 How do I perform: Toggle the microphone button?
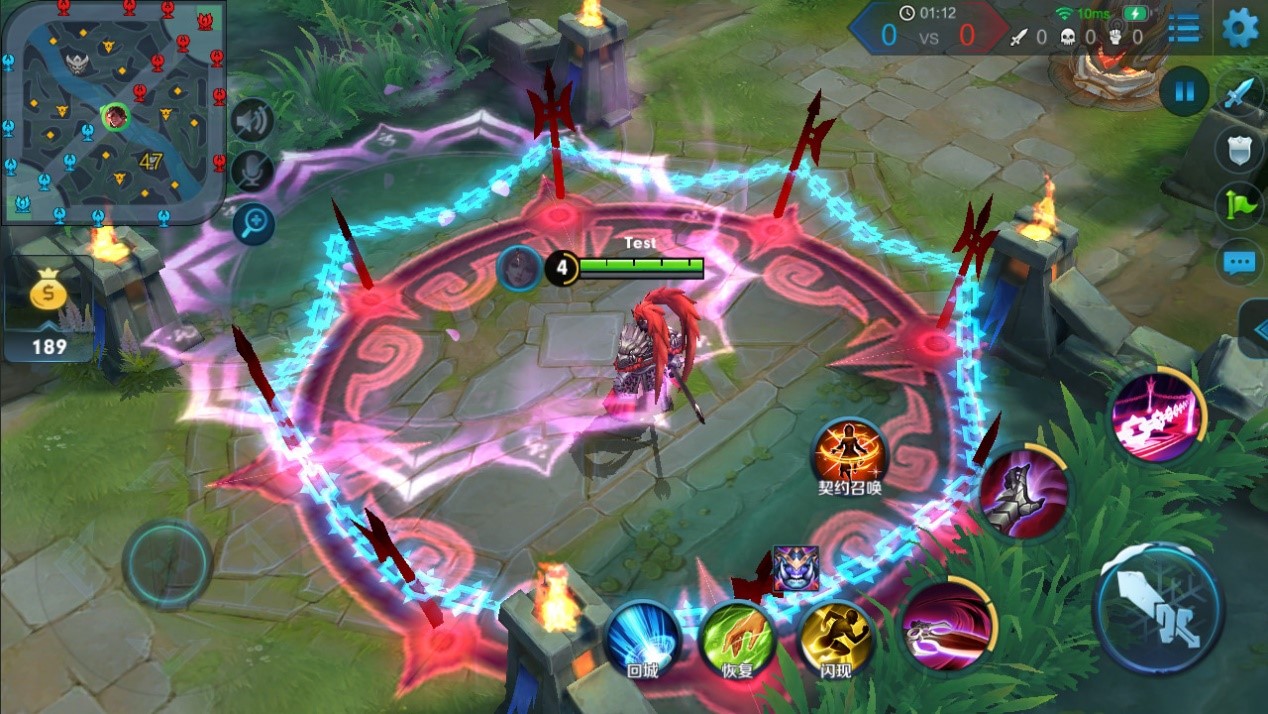(x=252, y=171)
